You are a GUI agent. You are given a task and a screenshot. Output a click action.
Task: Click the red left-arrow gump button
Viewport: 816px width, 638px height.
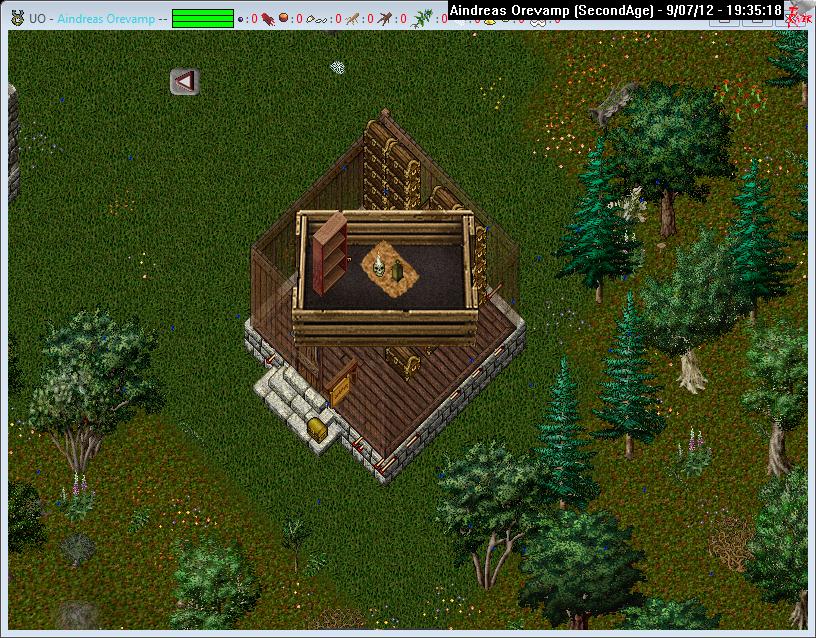tap(183, 81)
